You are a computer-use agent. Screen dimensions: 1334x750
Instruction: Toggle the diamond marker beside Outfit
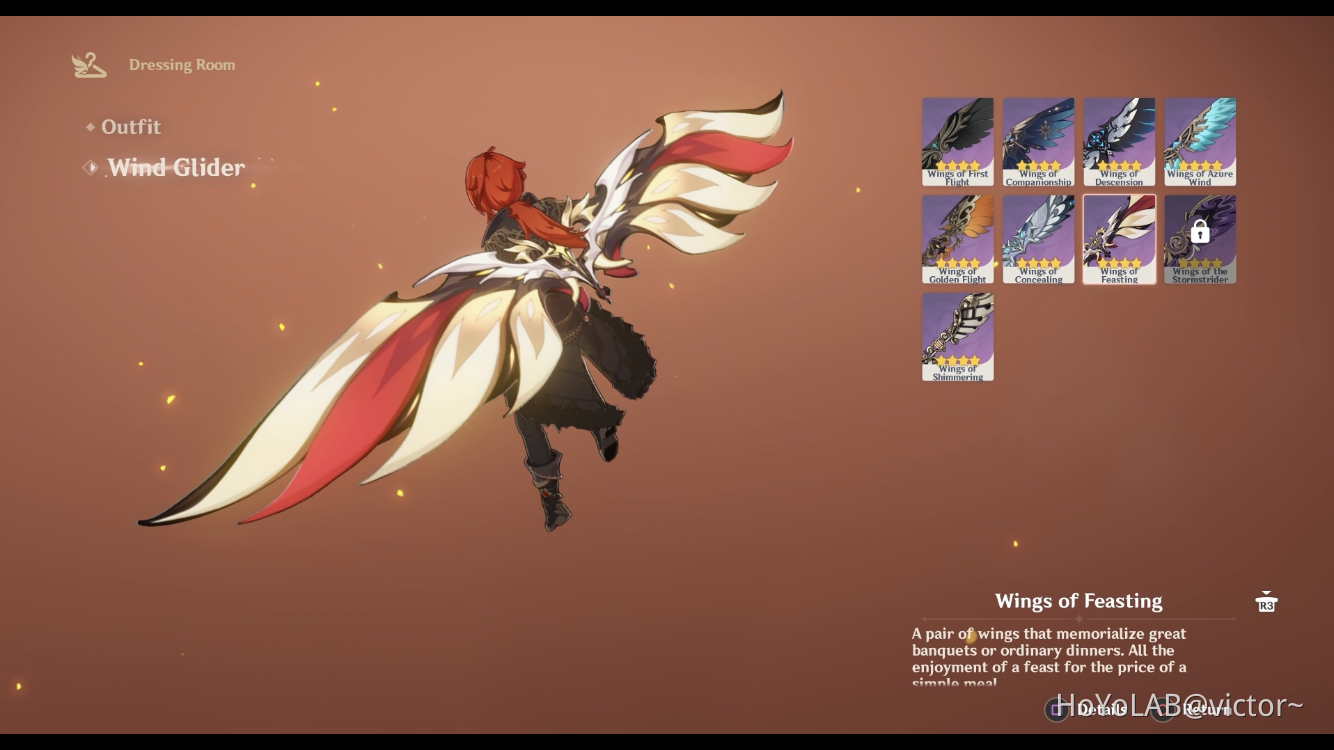click(91, 127)
